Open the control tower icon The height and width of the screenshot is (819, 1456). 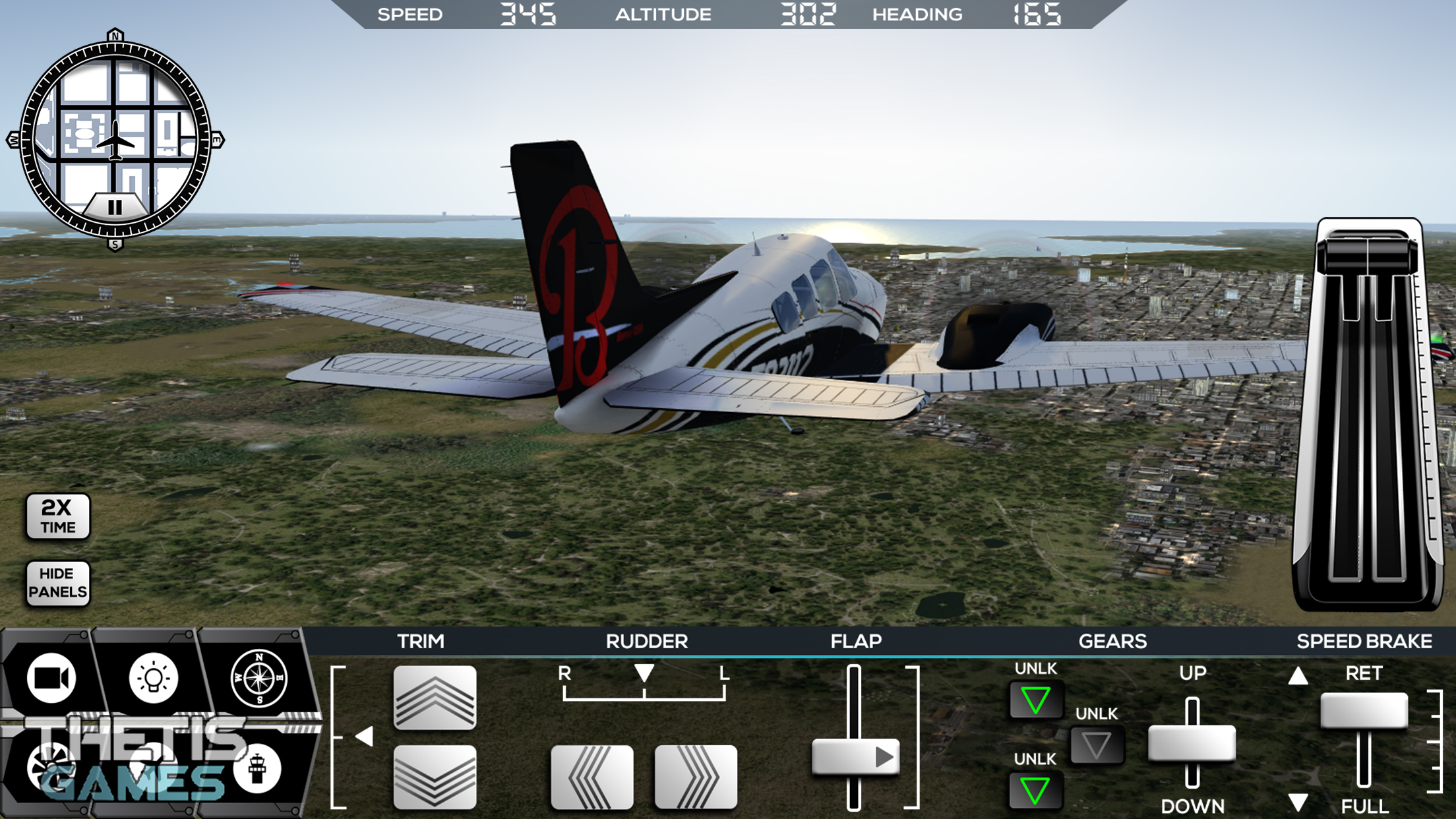(257, 769)
